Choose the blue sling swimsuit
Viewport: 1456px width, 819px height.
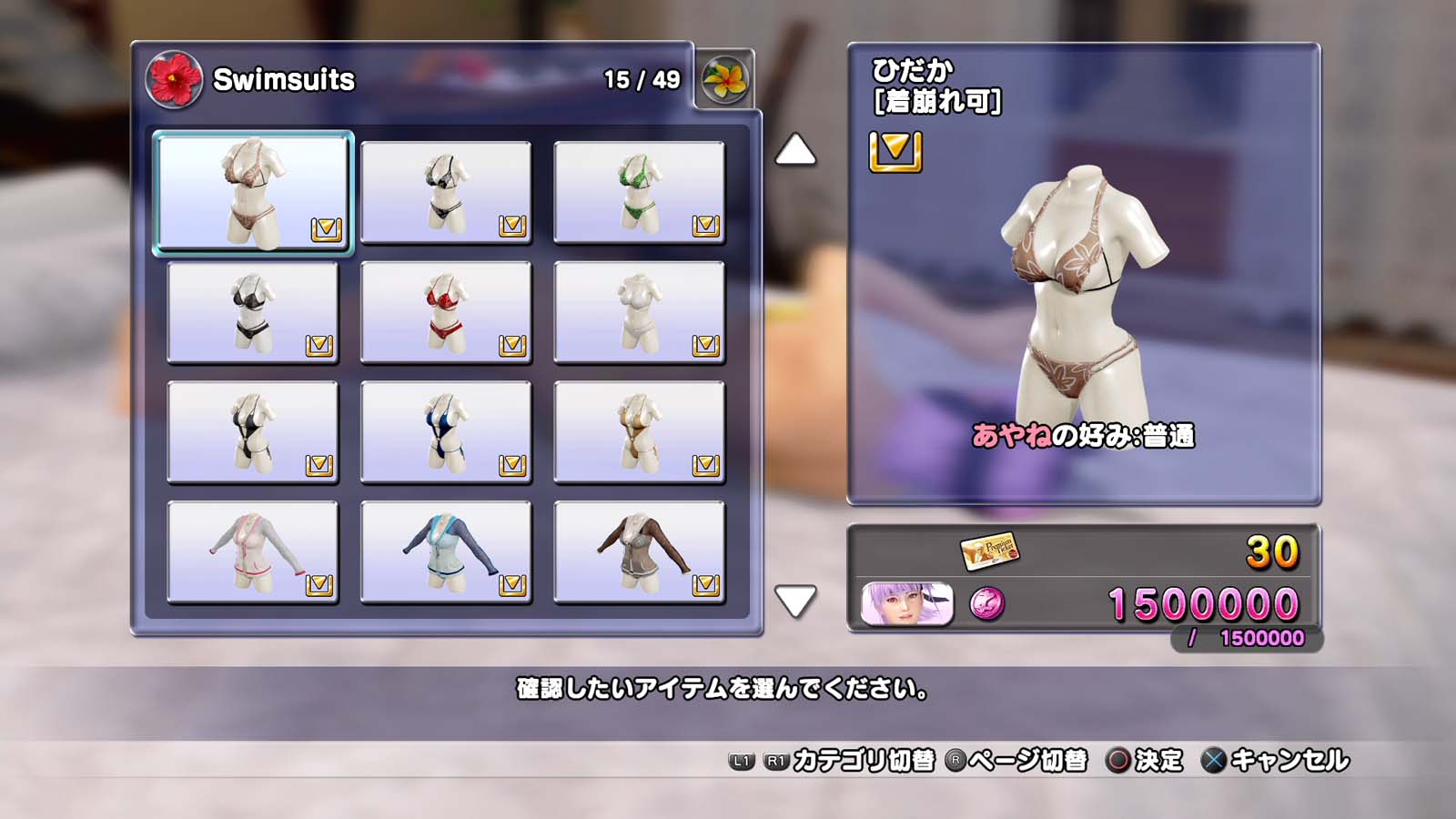(446, 432)
